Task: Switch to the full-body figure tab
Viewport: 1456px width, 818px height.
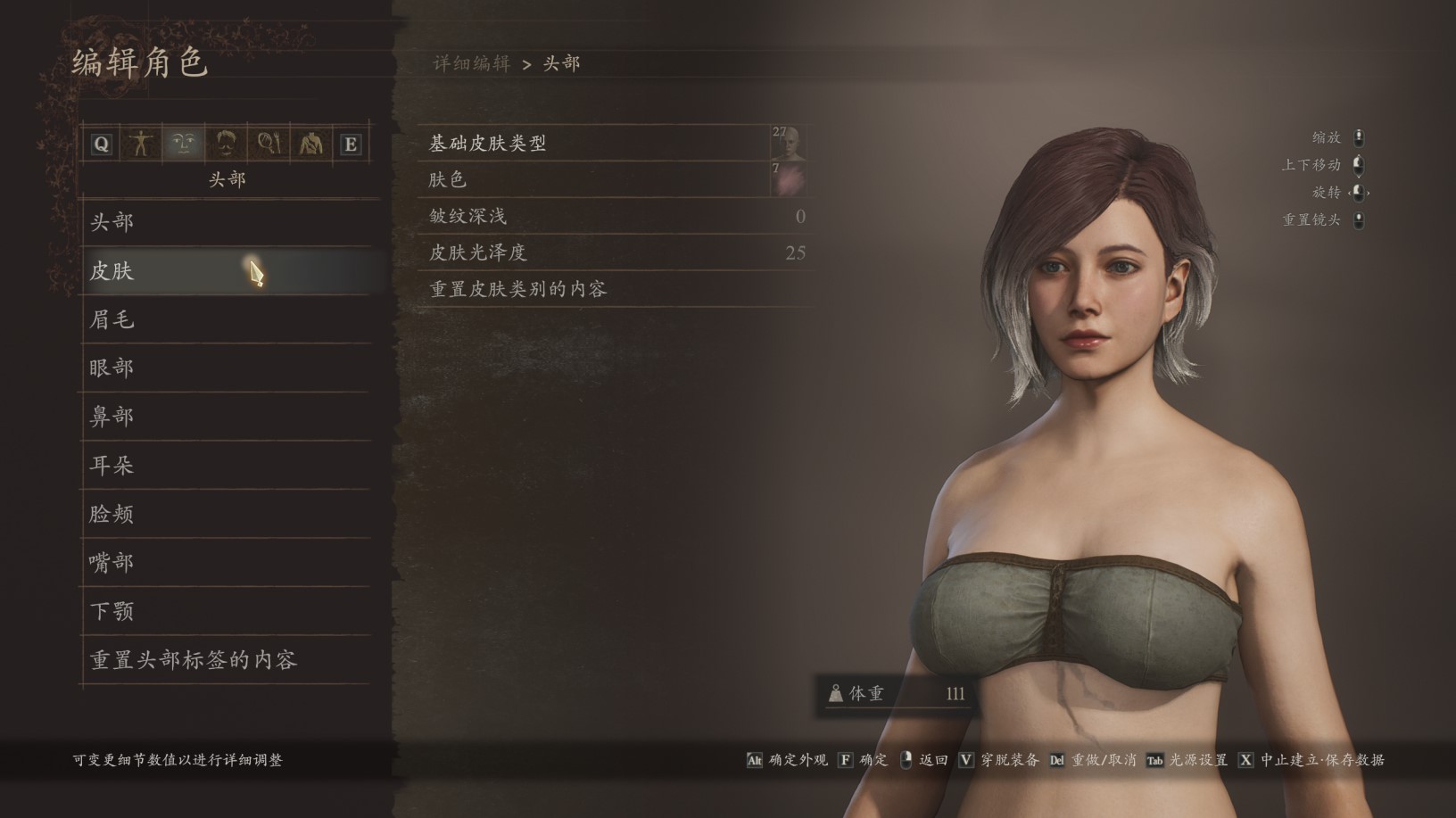Action: pyautogui.click(x=140, y=144)
